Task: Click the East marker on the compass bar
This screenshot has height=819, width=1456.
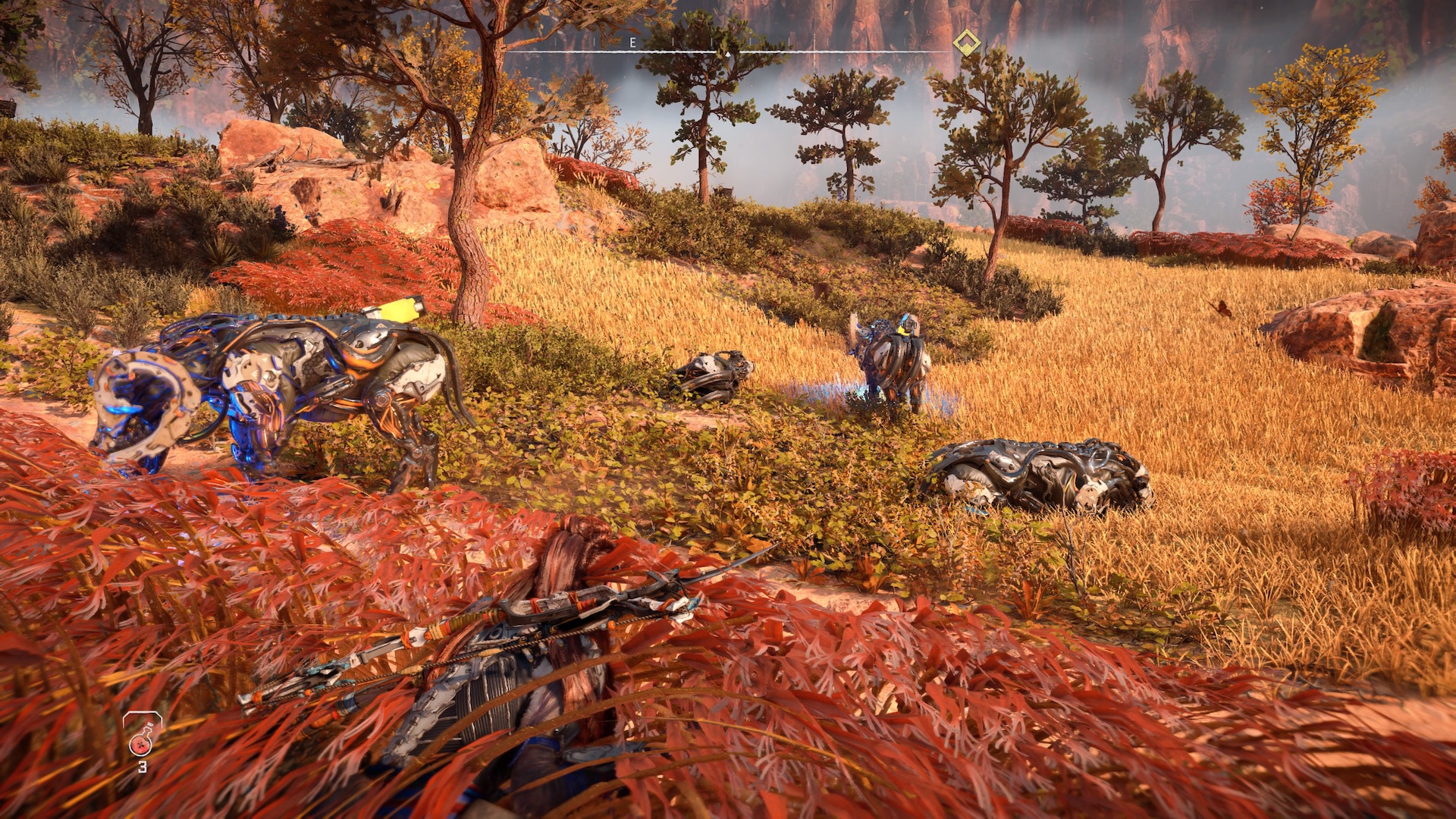Action: (633, 43)
